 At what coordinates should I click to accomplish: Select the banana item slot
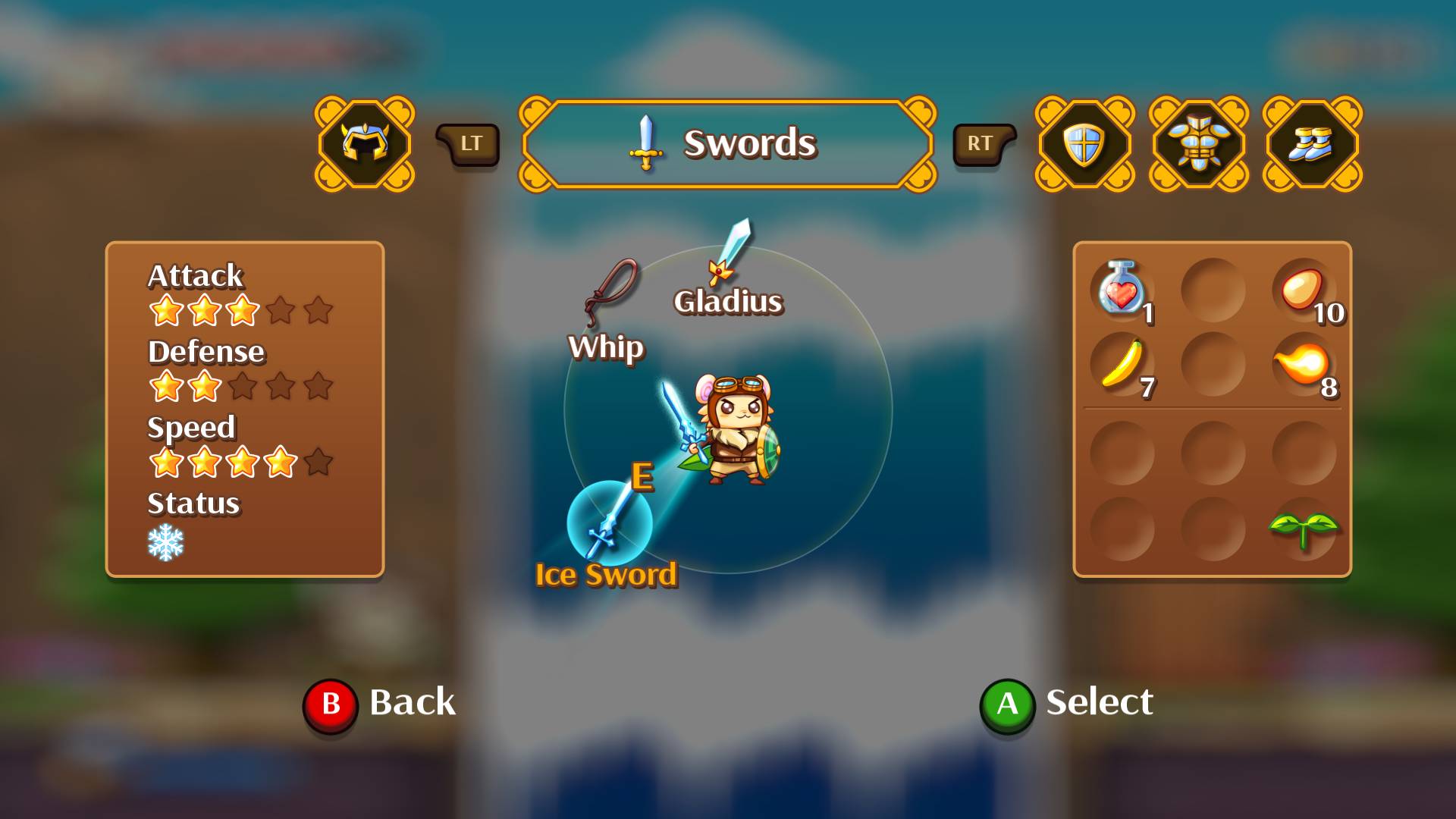(x=1122, y=364)
